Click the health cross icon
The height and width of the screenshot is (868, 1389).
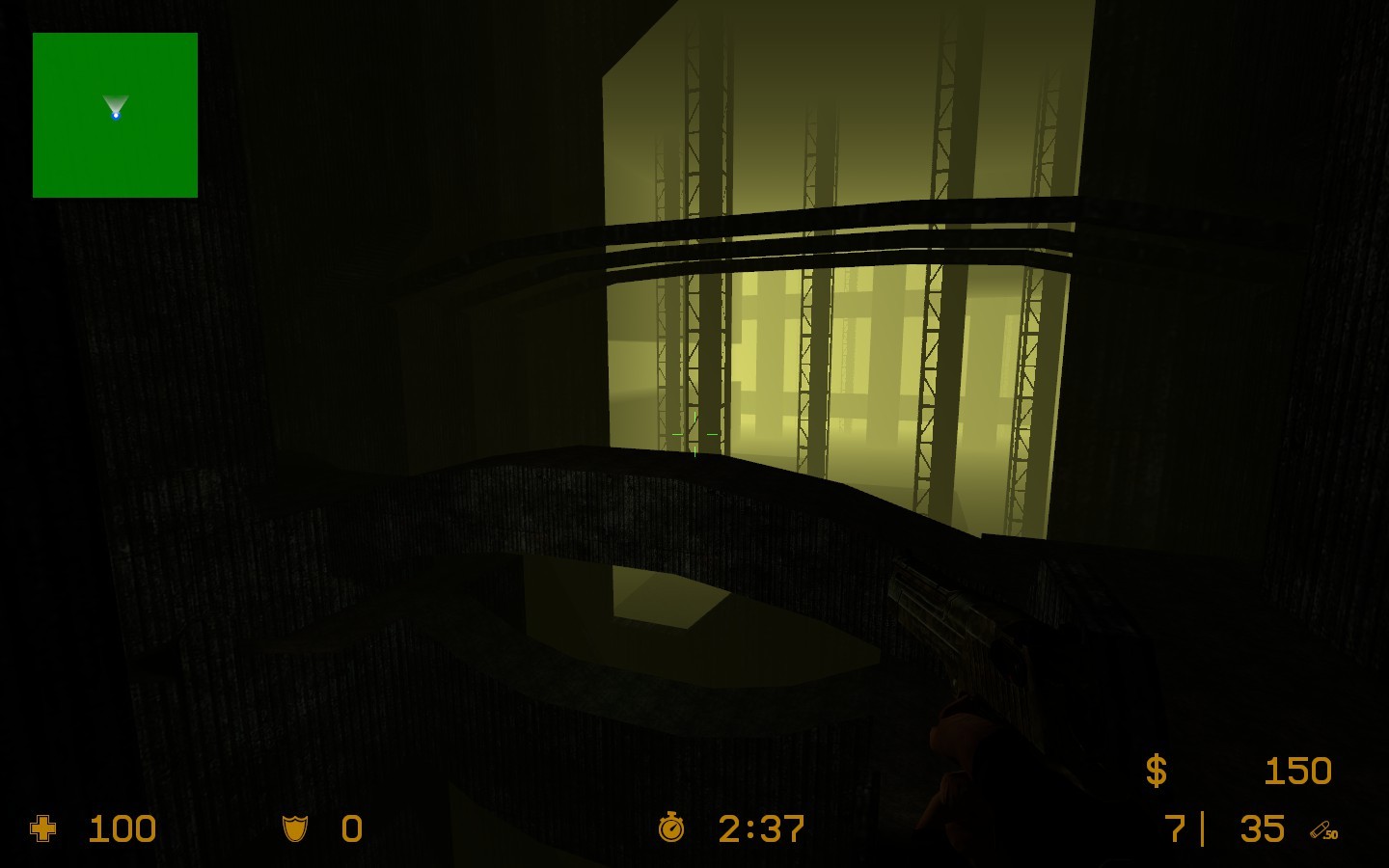click(44, 829)
